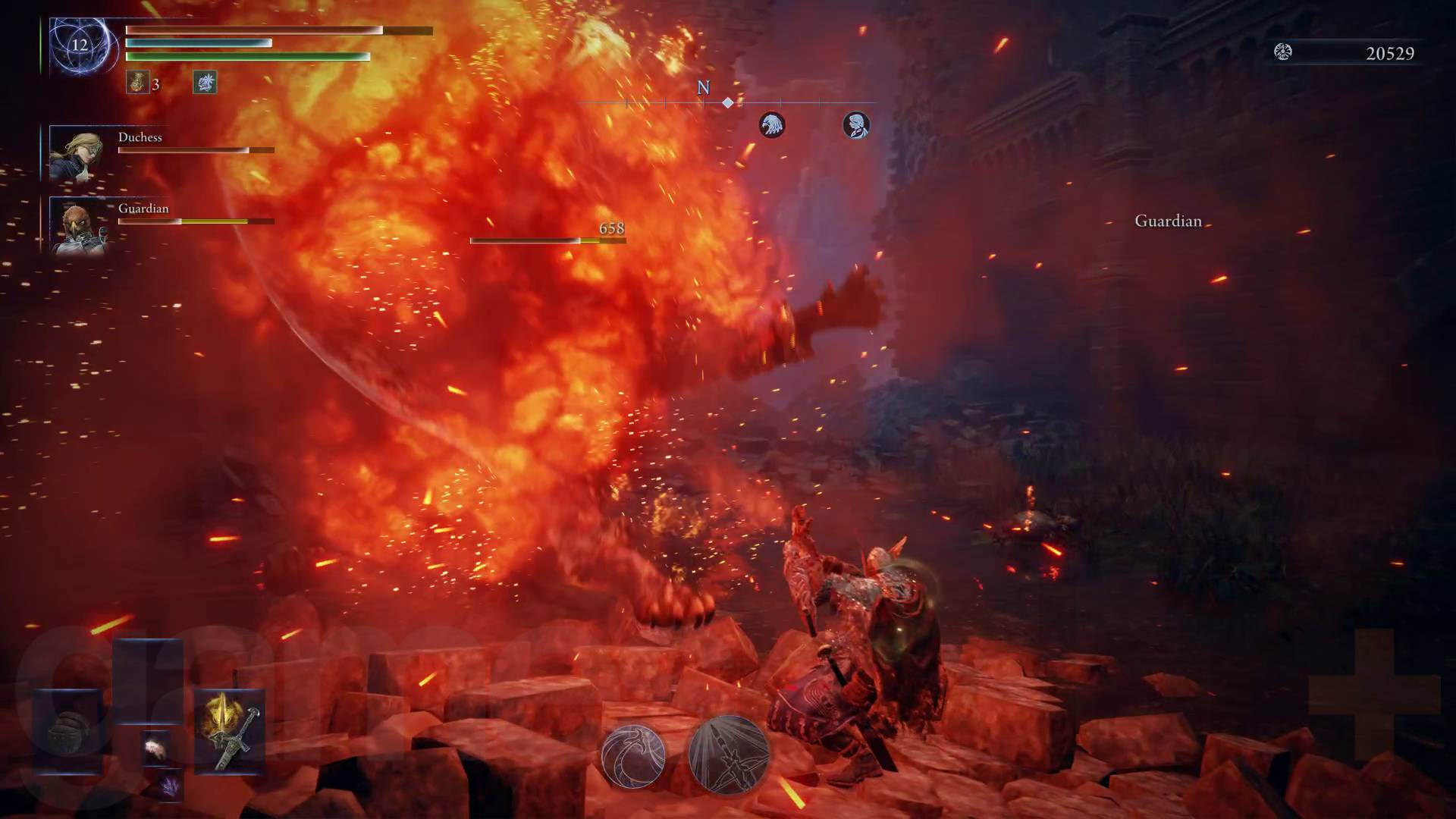Open the runes currency emblem
Screen dimensions: 1456x819
[1282, 52]
